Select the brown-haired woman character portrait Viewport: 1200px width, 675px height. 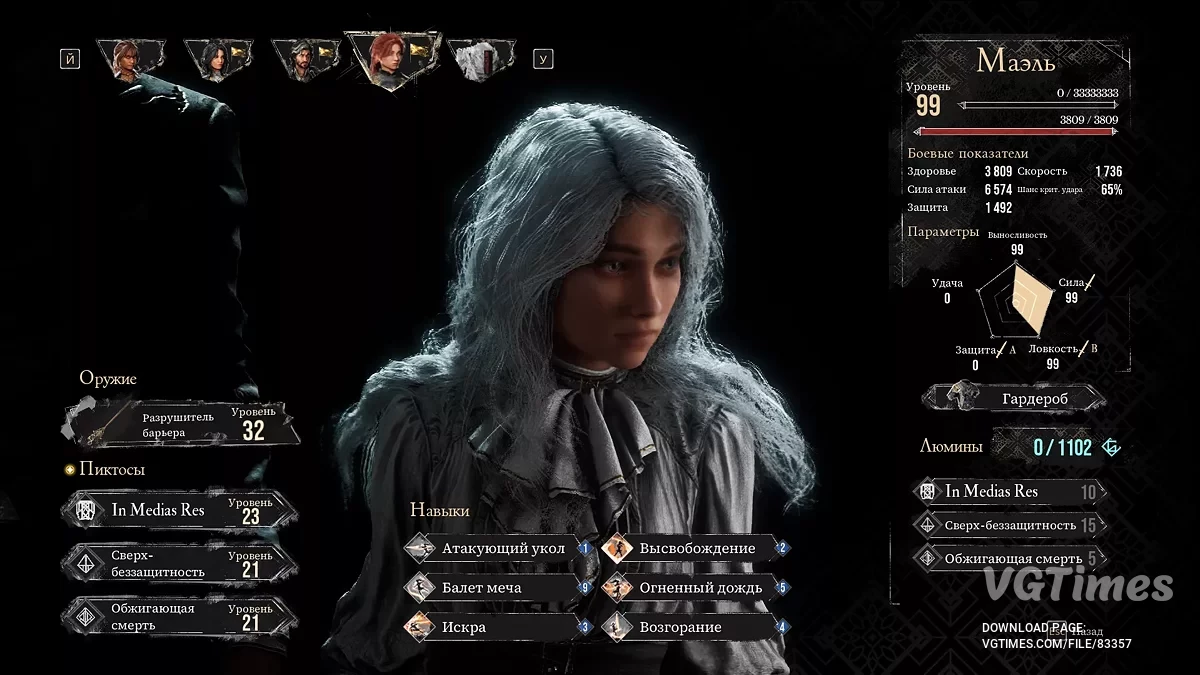(x=125, y=59)
